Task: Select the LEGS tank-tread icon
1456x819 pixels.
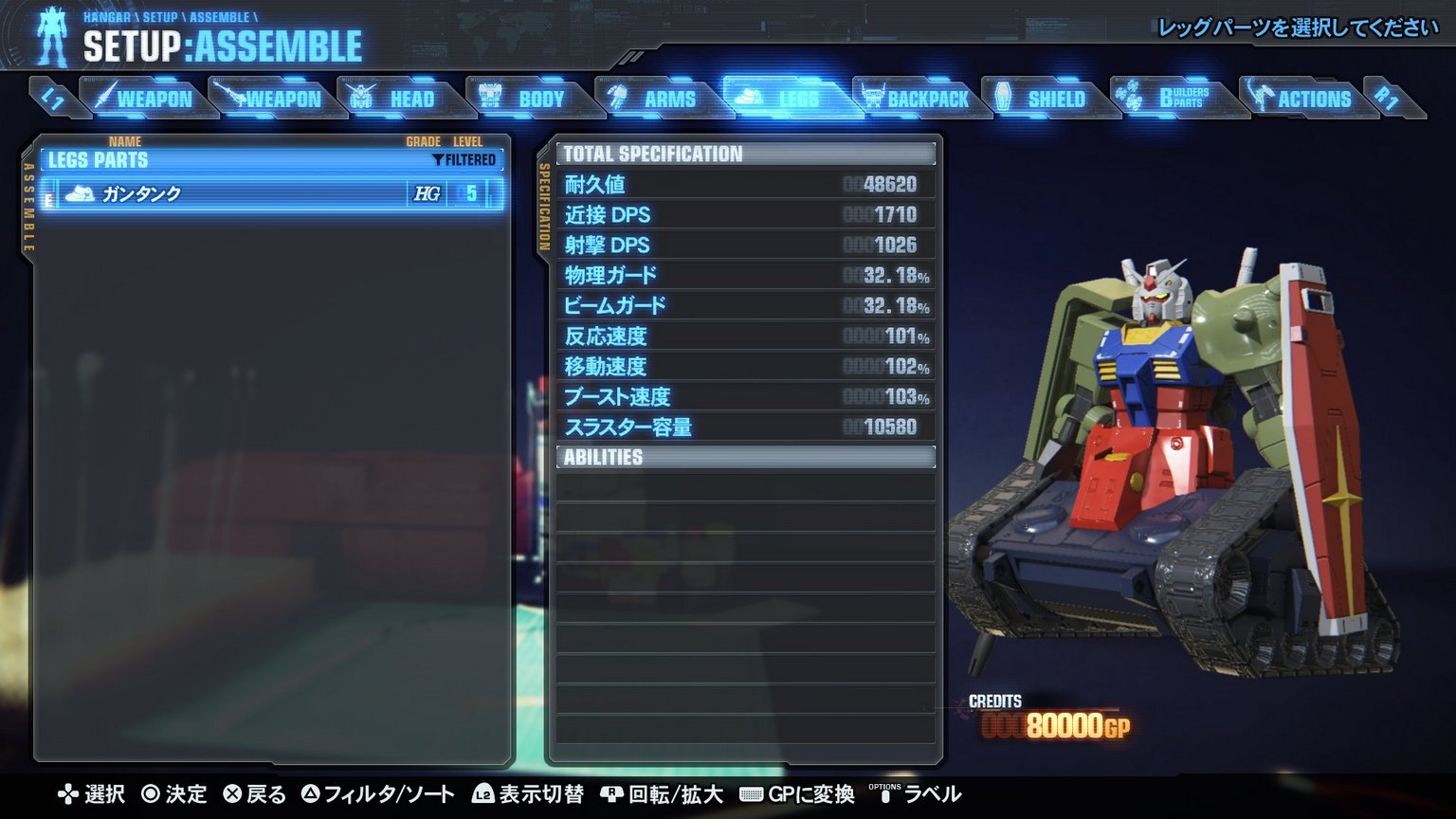Action: click(746, 95)
